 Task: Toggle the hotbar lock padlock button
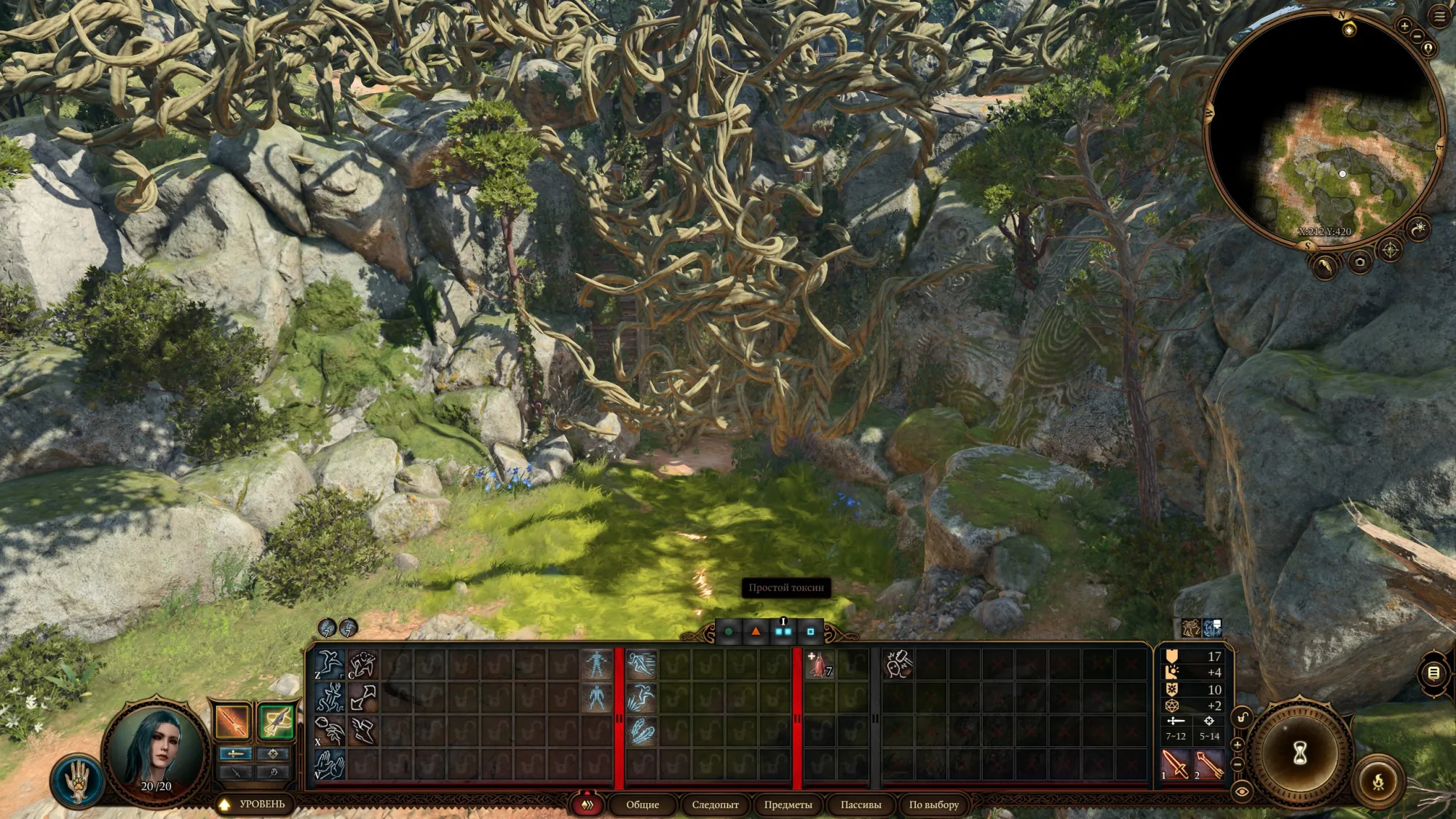pyautogui.click(x=1242, y=718)
